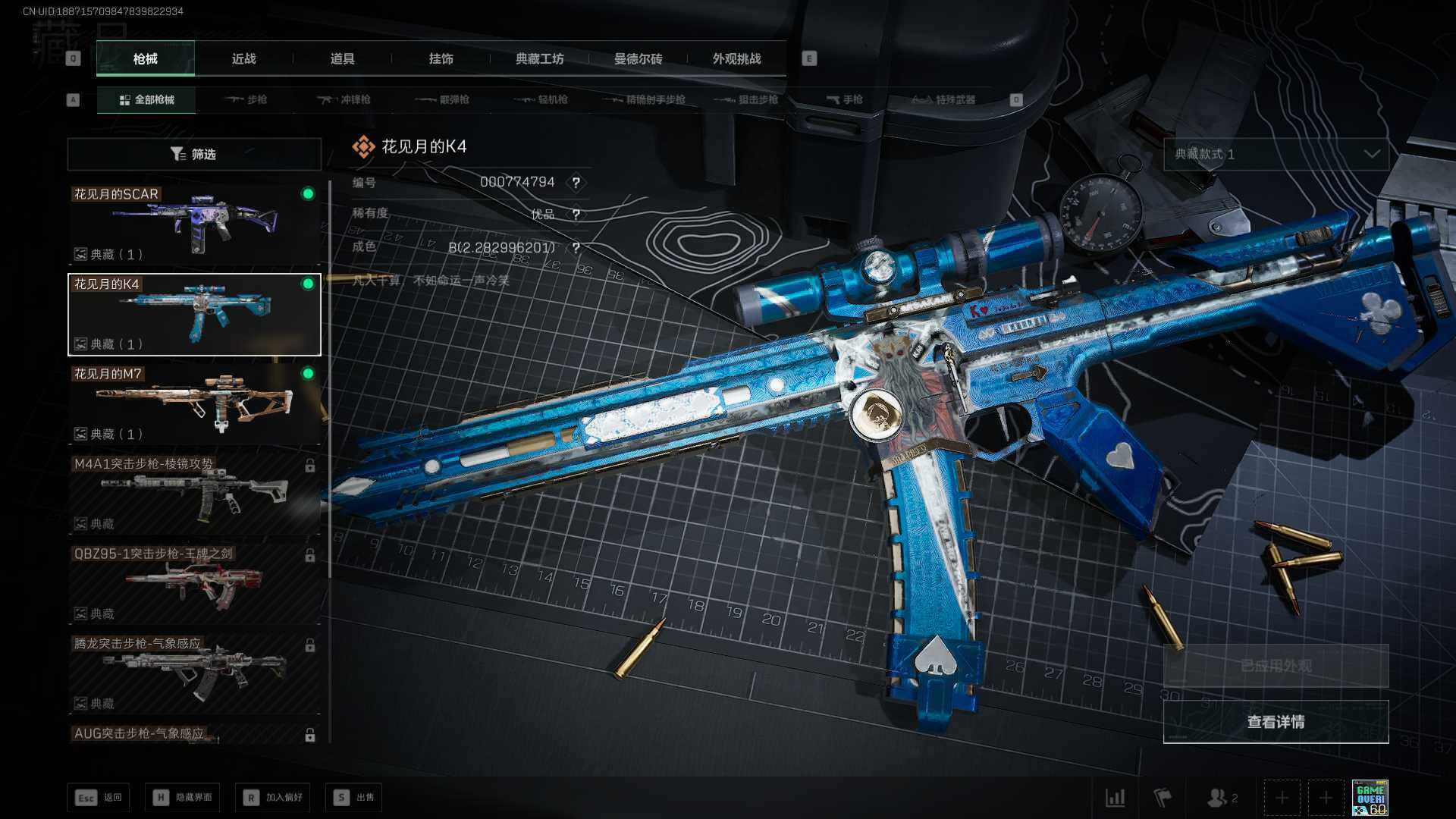
Task: Open the 筛选 filter button
Action: pos(194,155)
